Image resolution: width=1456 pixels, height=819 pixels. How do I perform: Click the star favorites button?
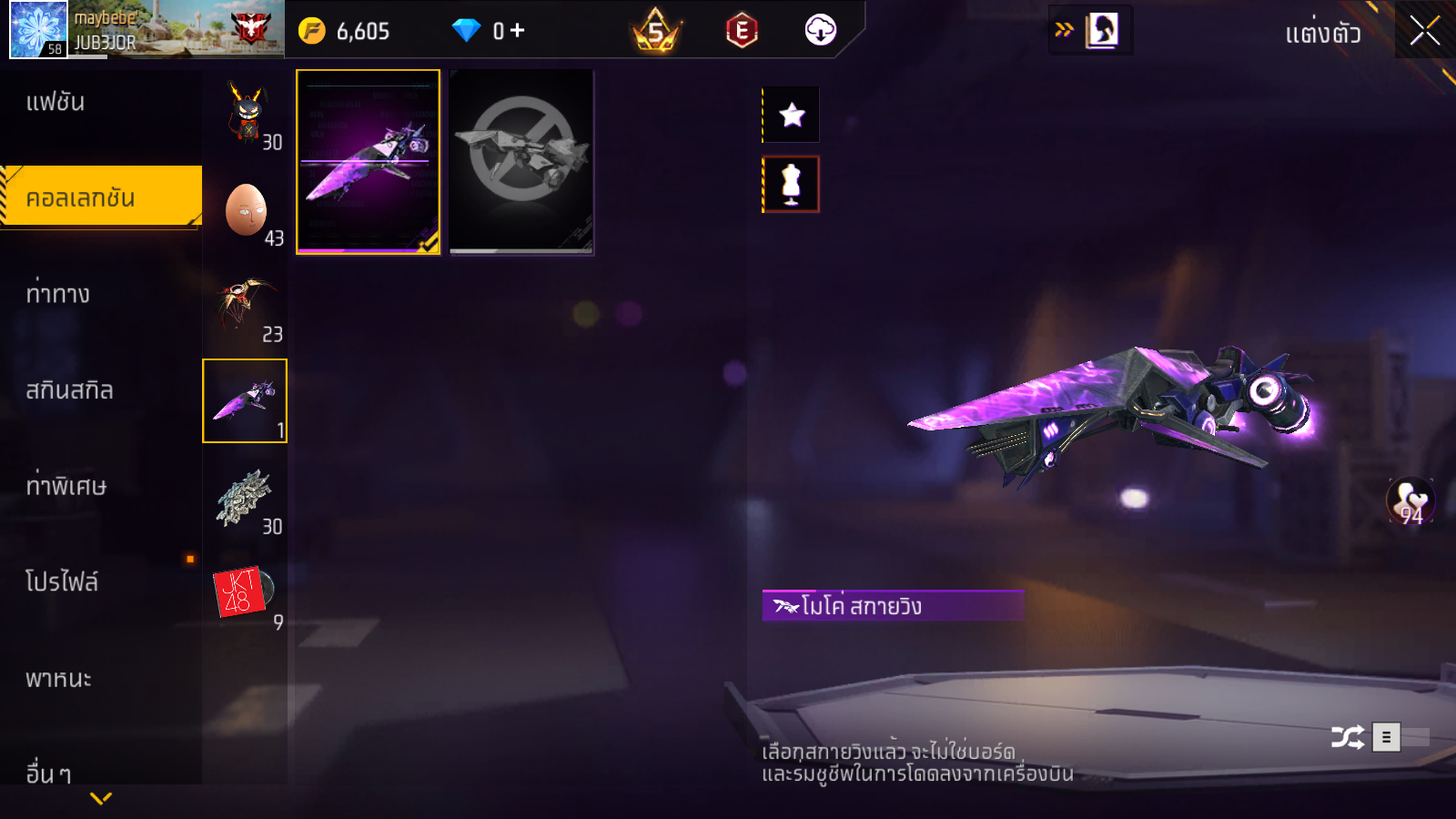tap(792, 115)
